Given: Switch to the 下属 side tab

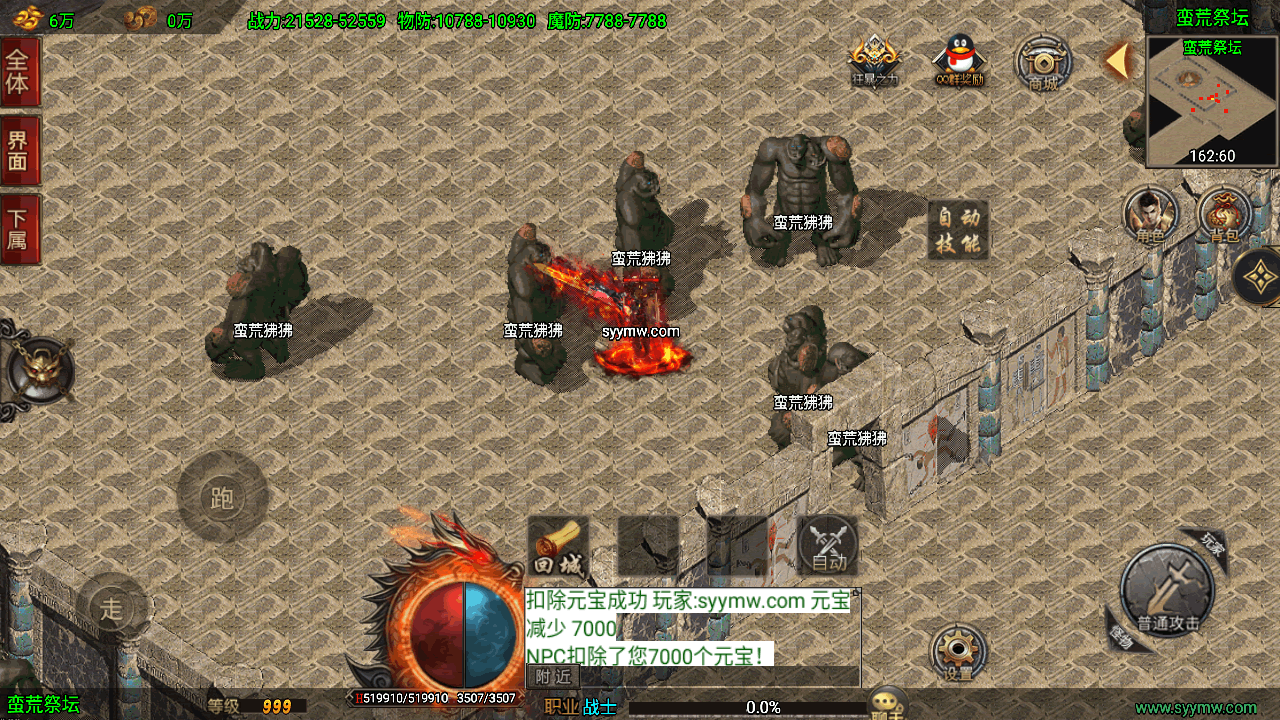Looking at the screenshot, I should click(19, 228).
